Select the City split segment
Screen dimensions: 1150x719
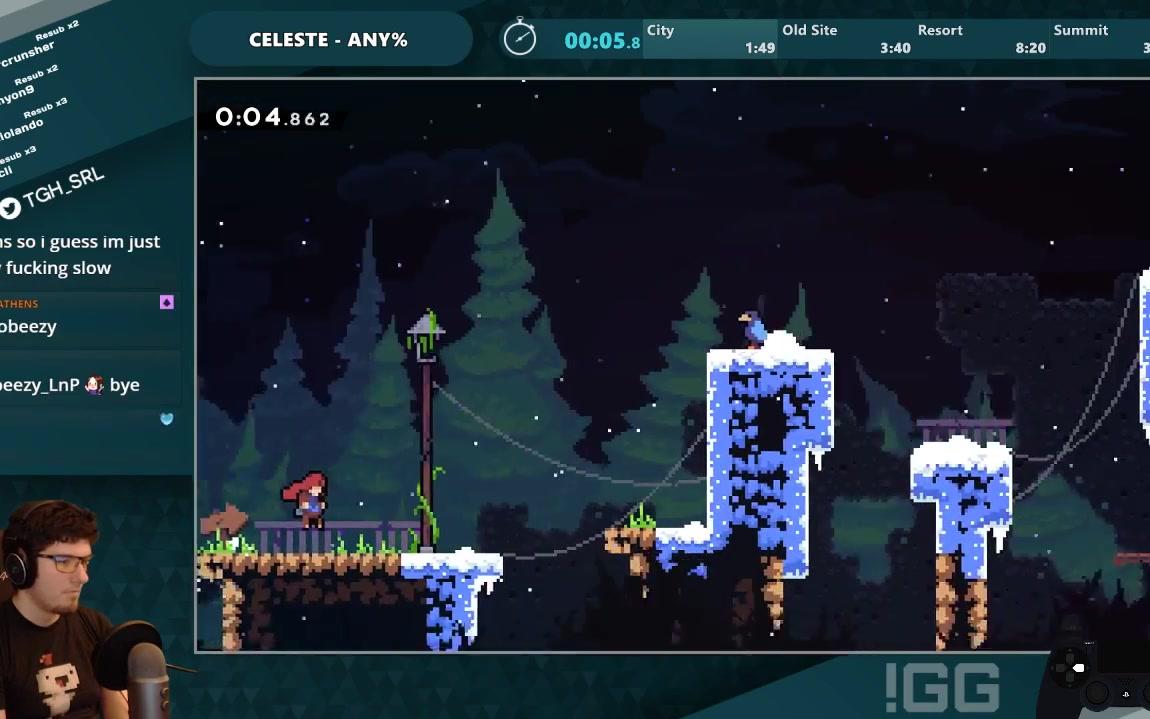[710, 39]
